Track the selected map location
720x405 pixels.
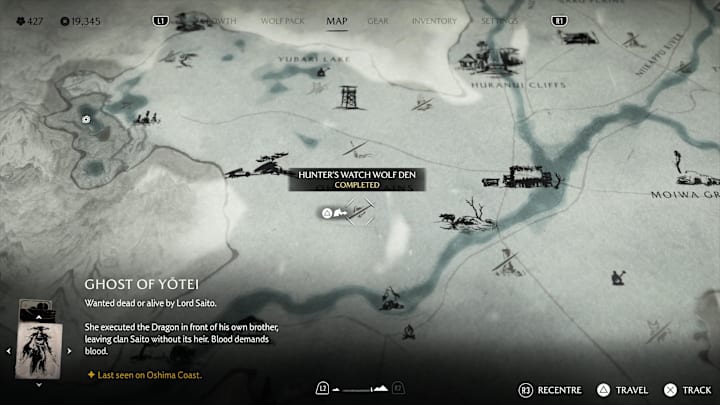tap(689, 389)
